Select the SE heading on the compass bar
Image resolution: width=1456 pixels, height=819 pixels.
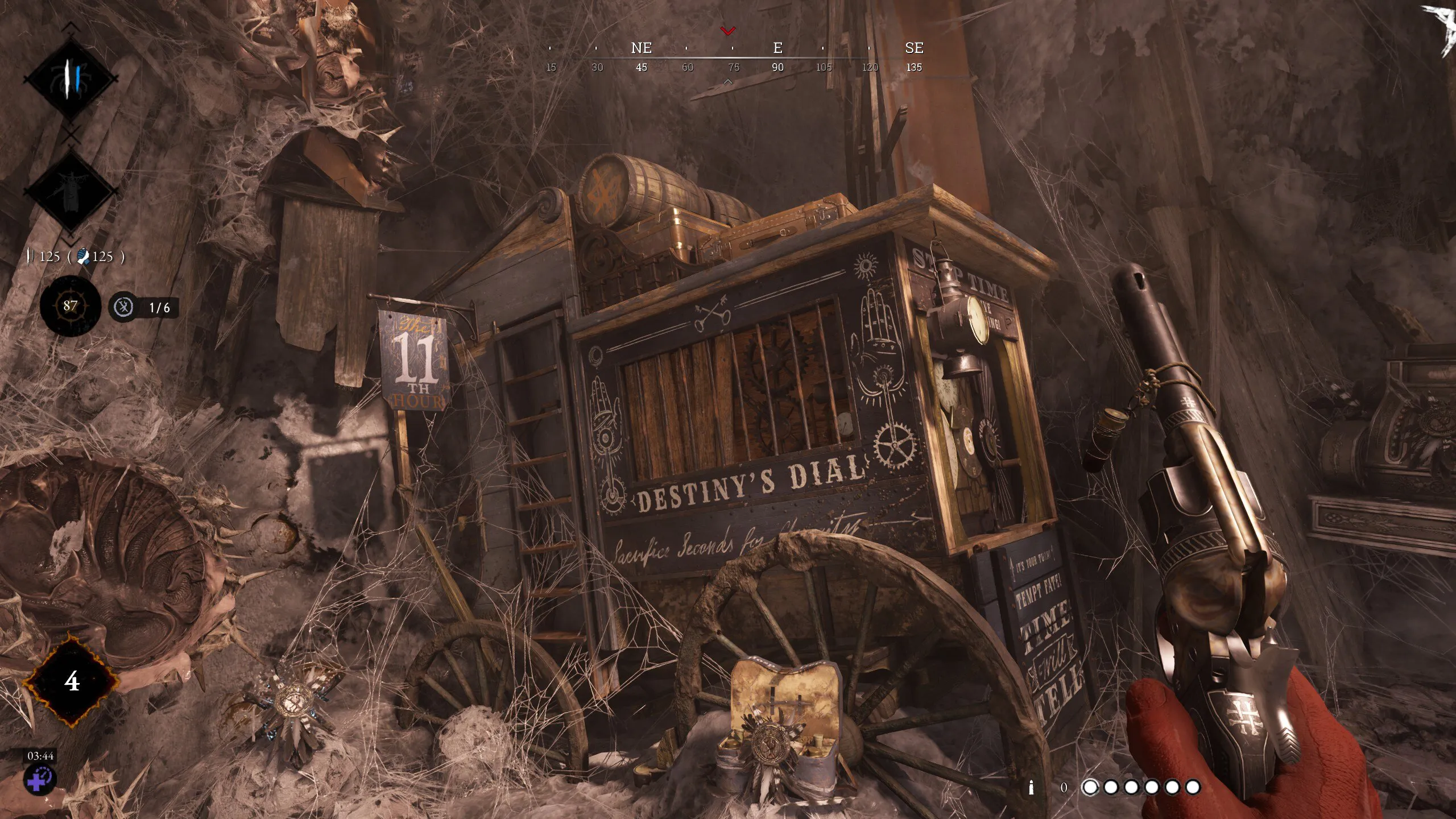(x=916, y=48)
